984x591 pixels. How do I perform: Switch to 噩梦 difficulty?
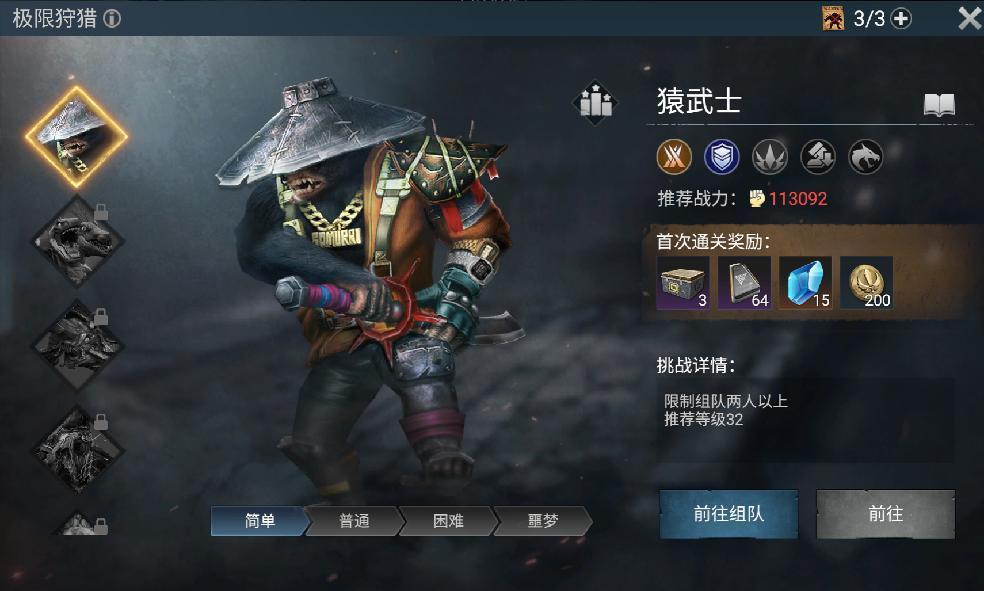[x=543, y=521]
